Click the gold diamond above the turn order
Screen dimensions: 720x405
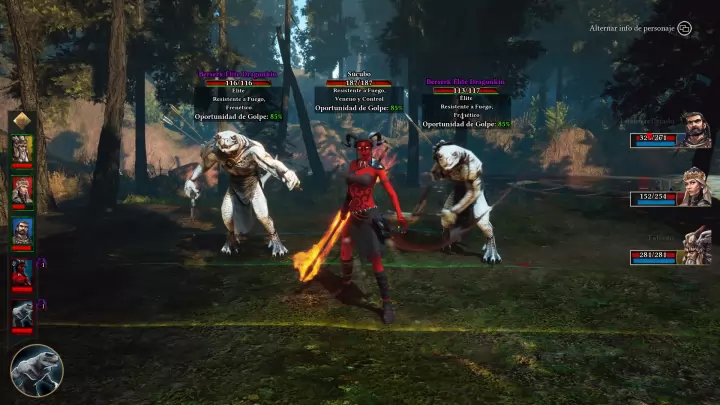point(21,121)
